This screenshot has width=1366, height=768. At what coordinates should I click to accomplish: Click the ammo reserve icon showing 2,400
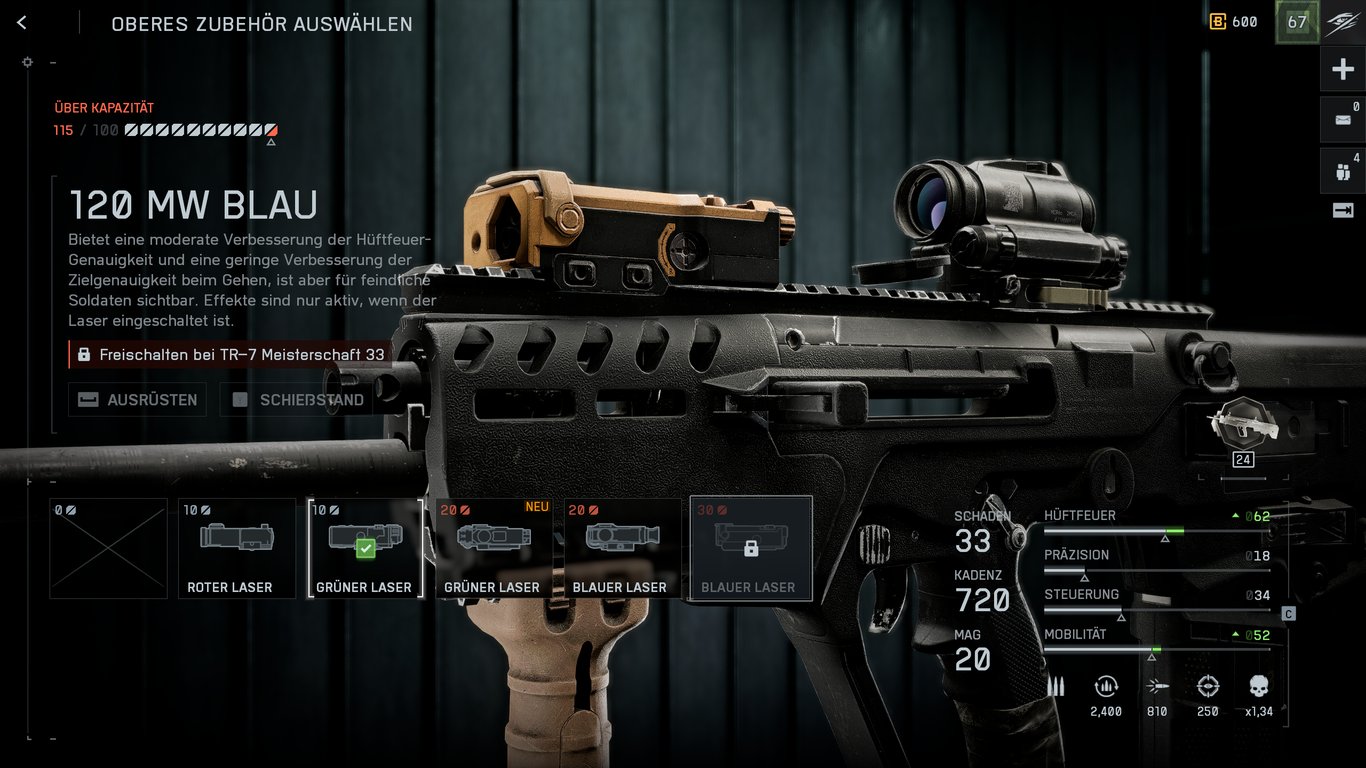pos(1106,688)
